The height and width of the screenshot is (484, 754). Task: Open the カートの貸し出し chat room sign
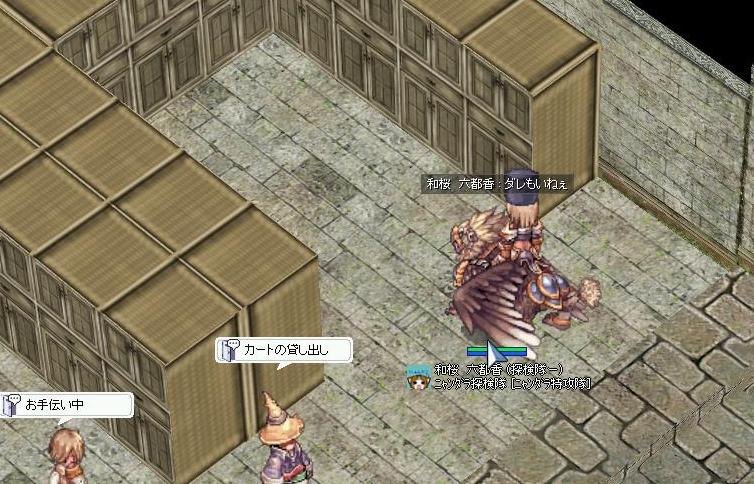coord(286,350)
